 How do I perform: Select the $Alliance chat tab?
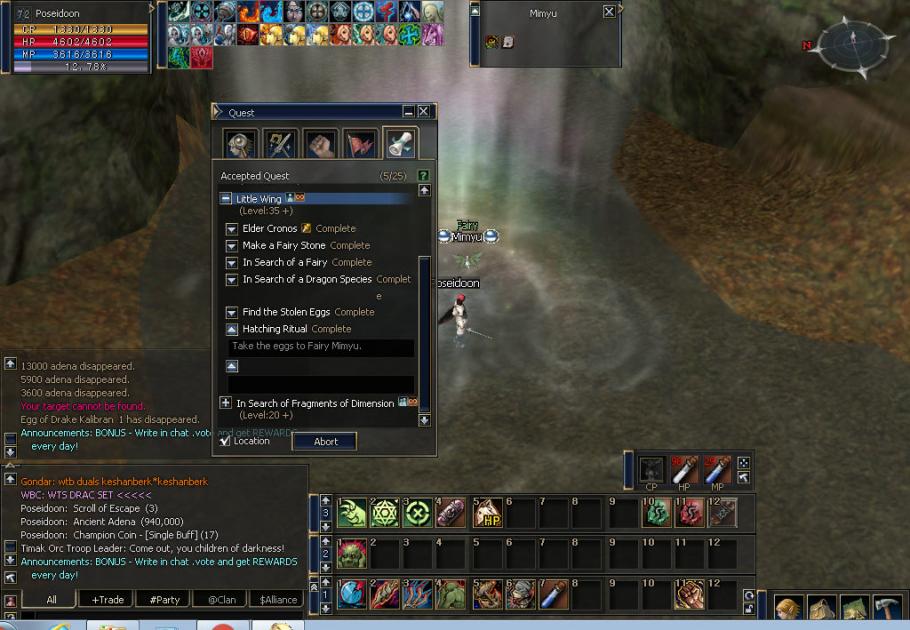pos(277,599)
